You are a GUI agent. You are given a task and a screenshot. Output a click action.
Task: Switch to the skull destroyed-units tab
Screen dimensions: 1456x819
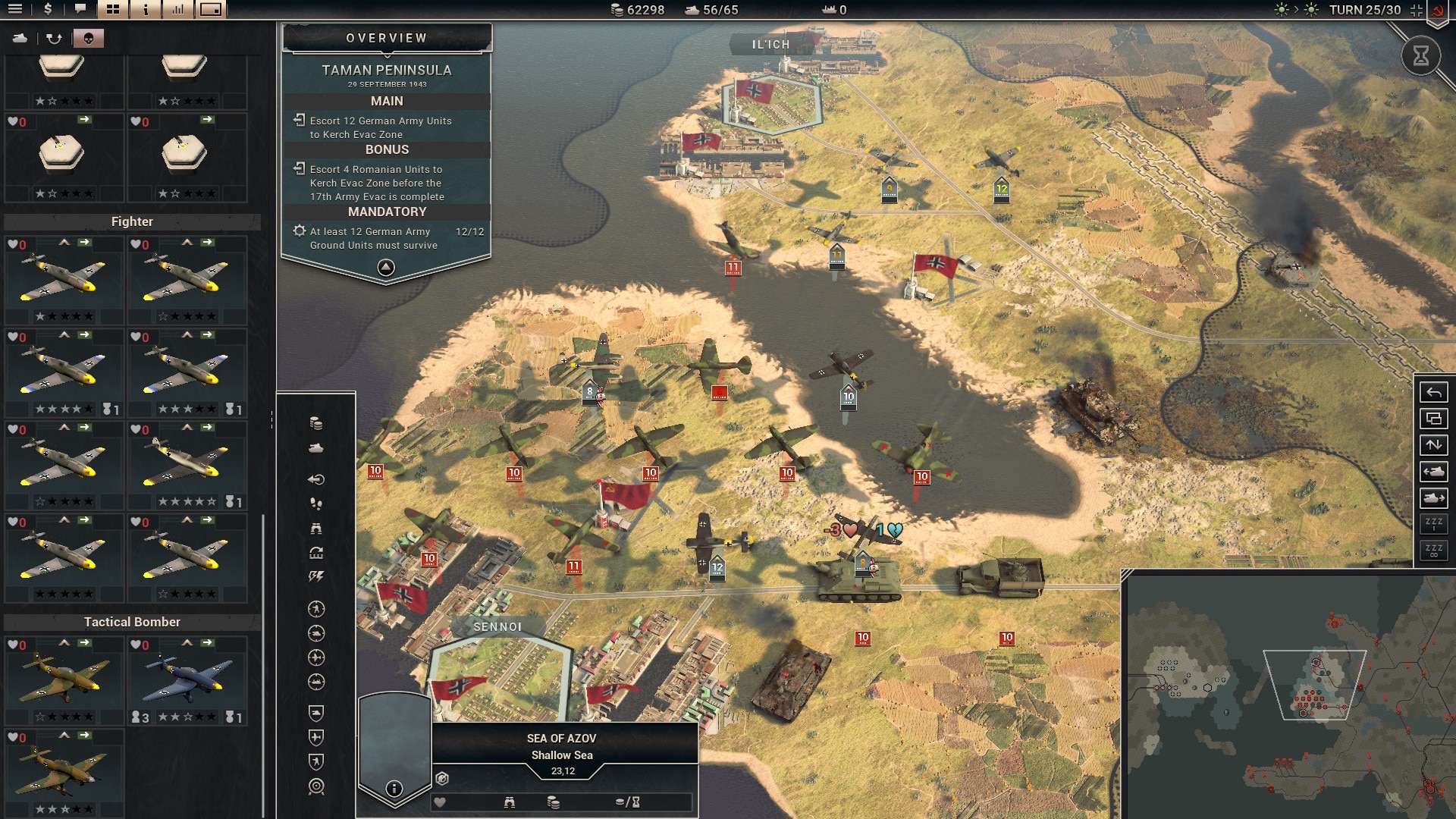pyautogui.click(x=89, y=38)
